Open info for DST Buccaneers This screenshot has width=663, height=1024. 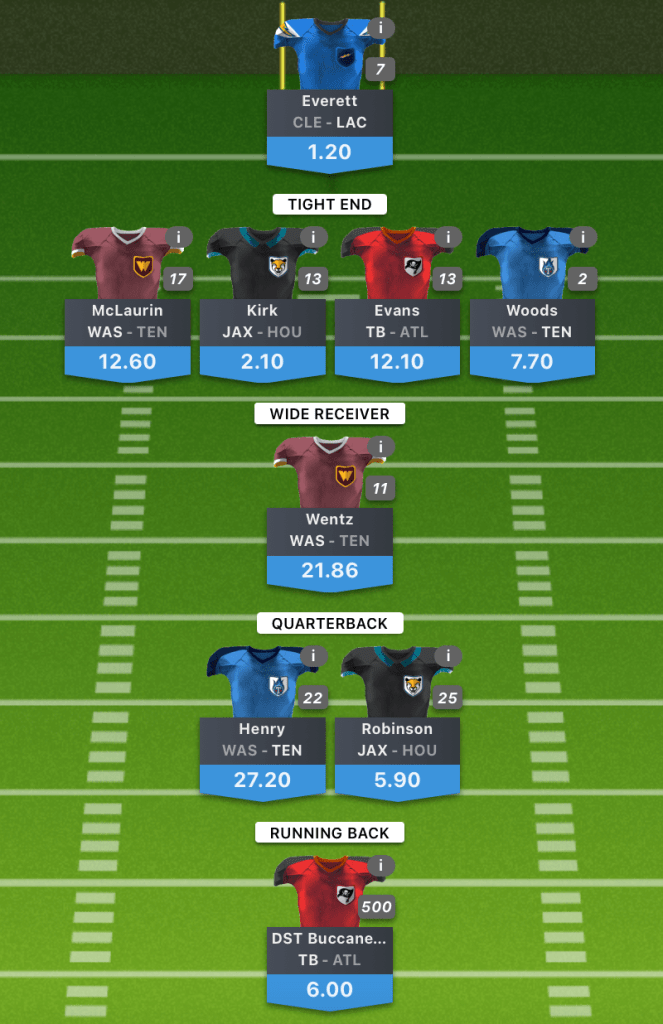click(380, 866)
